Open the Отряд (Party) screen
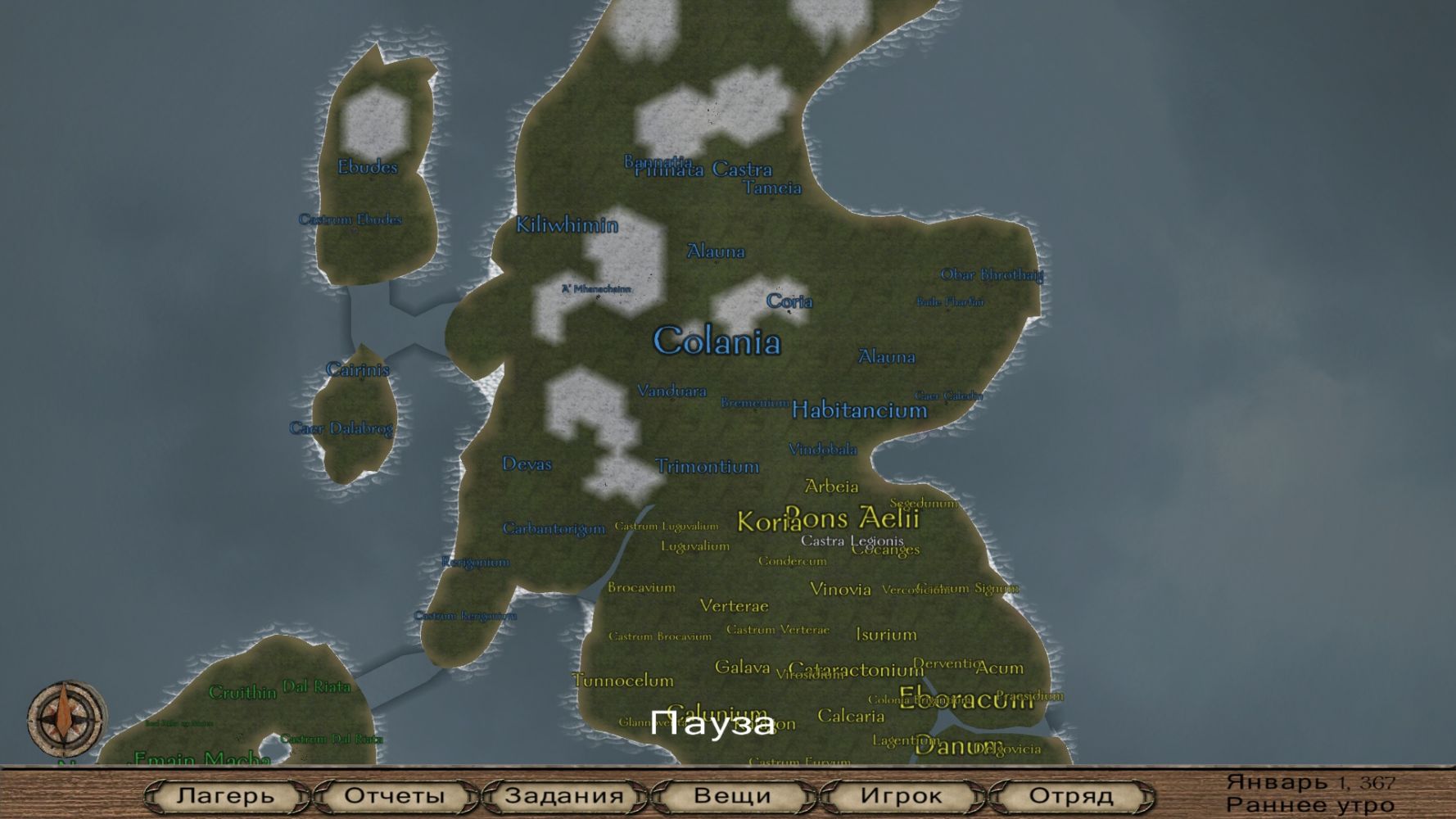 [x=1071, y=795]
